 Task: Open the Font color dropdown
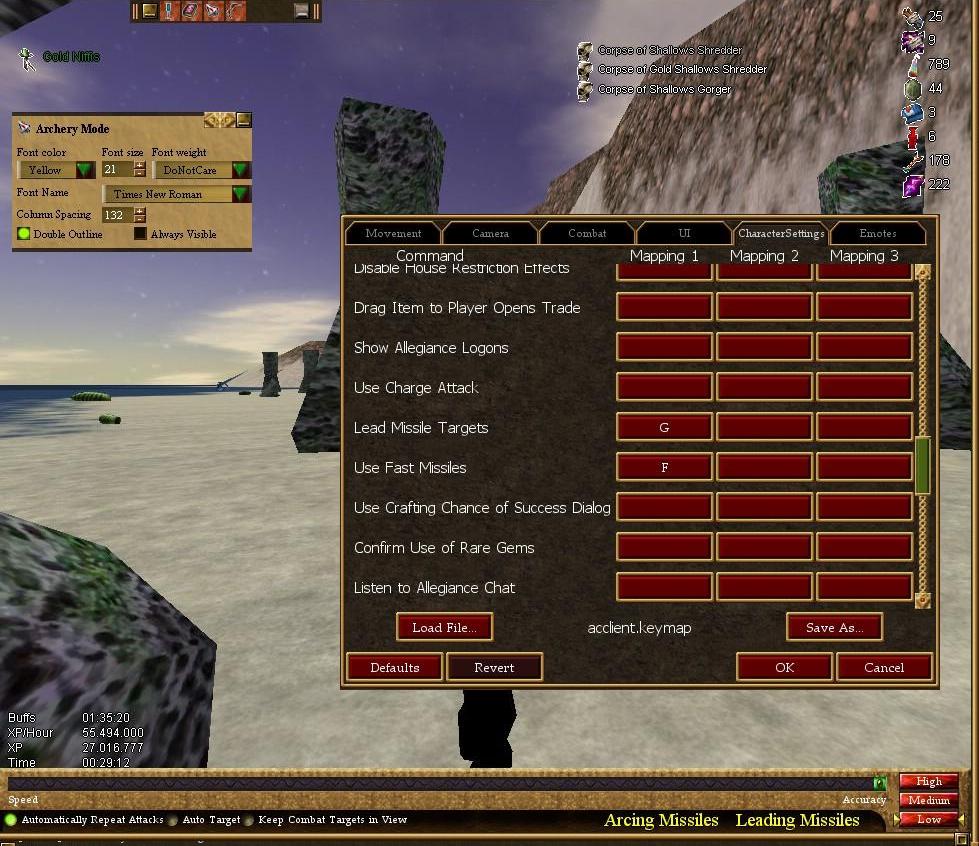pyautogui.click(x=84, y=170)
